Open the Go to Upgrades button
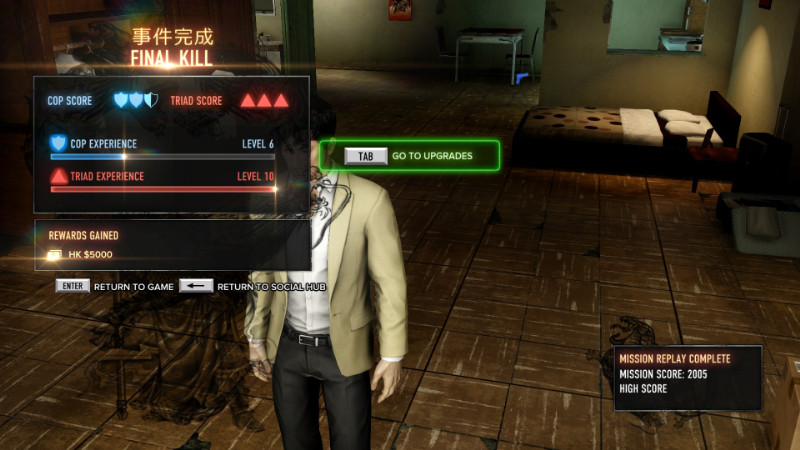 410,156
